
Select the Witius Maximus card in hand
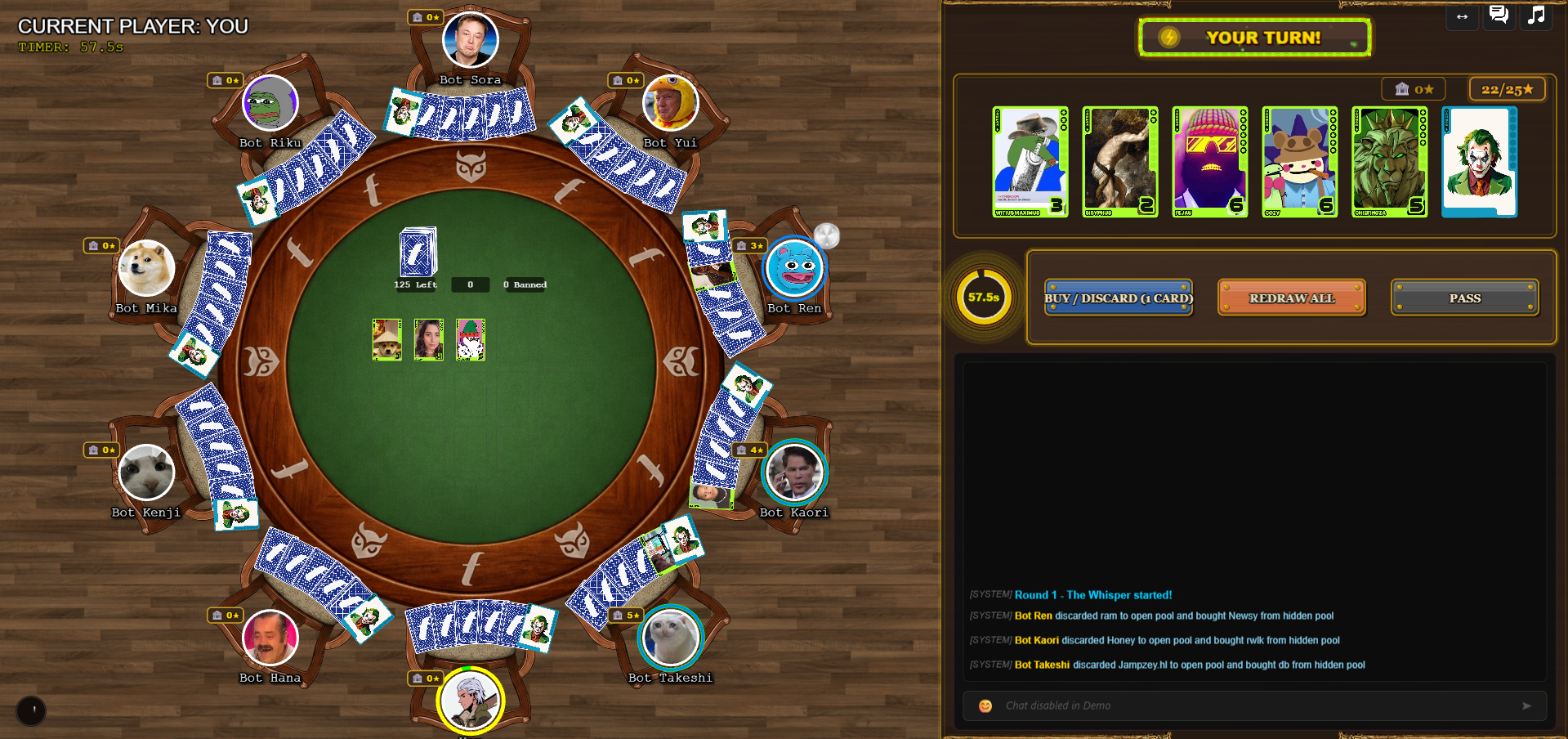(x=1030, y=162)
